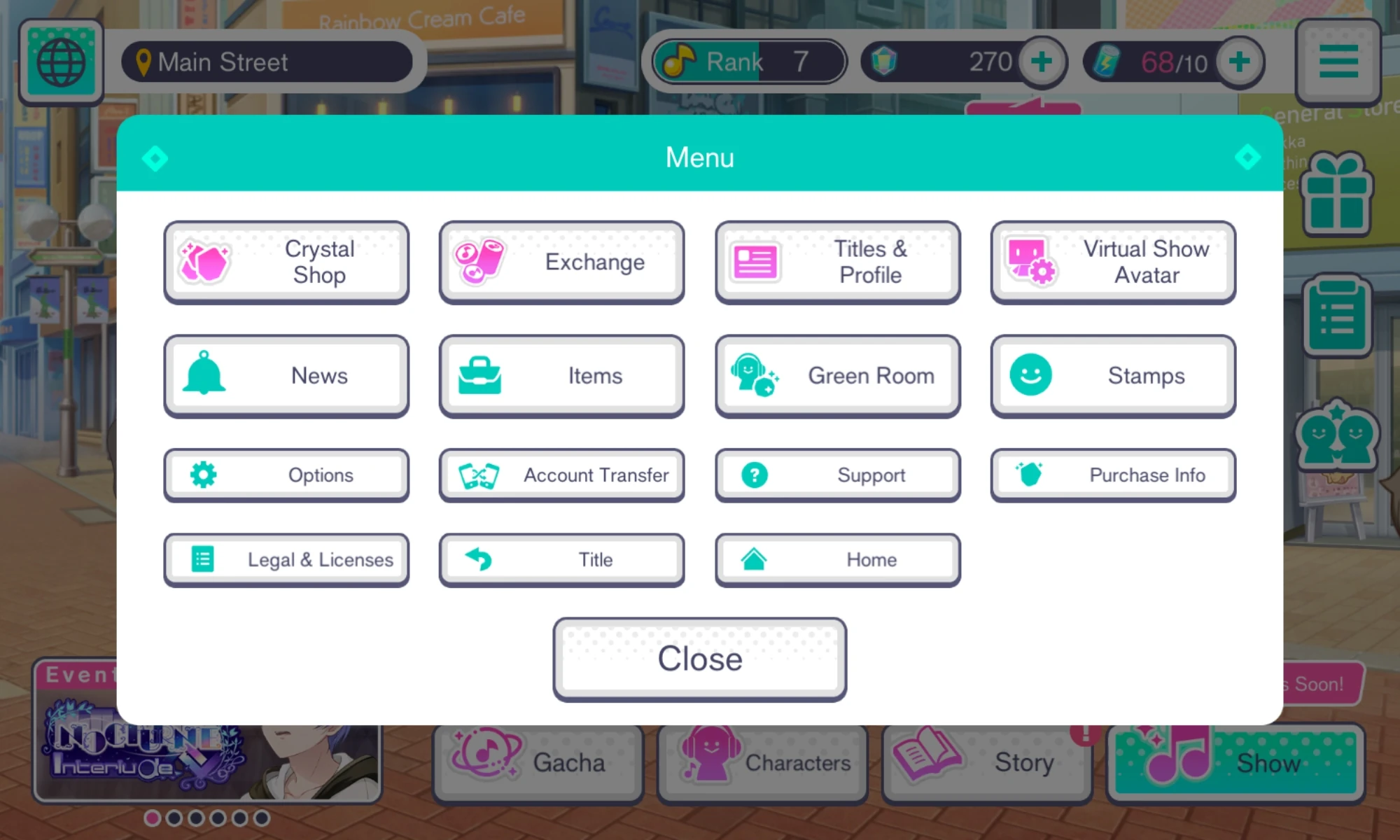Open the Green Room
Viewport: 1400px width, 840px height.
(x=837, y=375)
